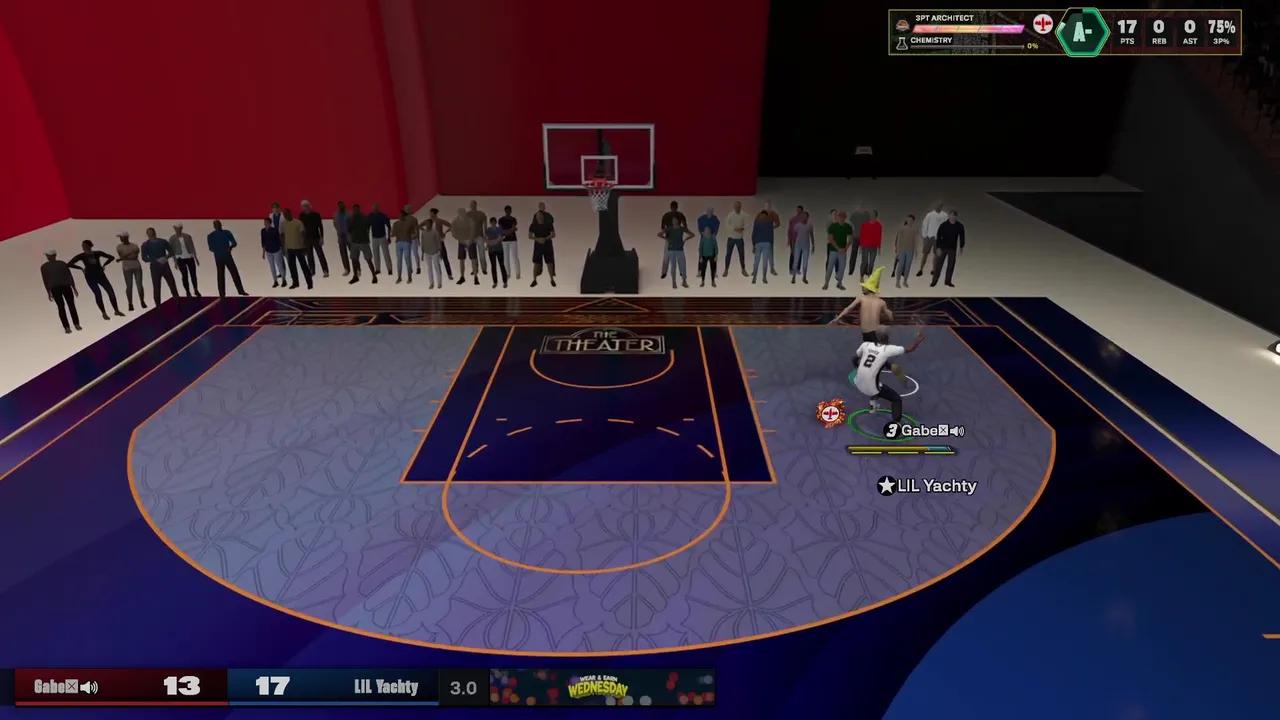Mute Gabe in the bottom scoreboard

pos(90,687)
